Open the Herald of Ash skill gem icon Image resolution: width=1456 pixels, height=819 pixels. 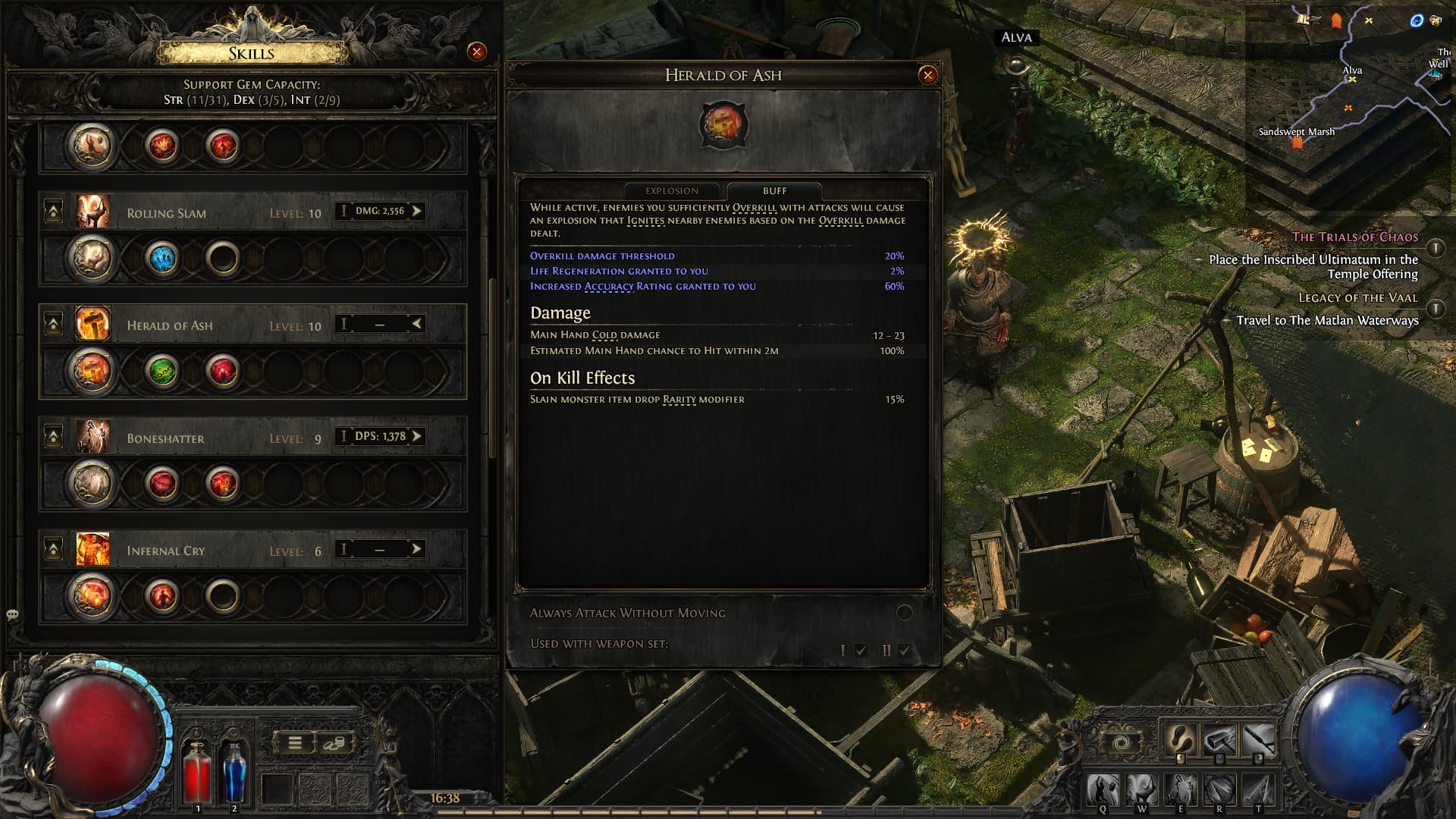(91, 325)
